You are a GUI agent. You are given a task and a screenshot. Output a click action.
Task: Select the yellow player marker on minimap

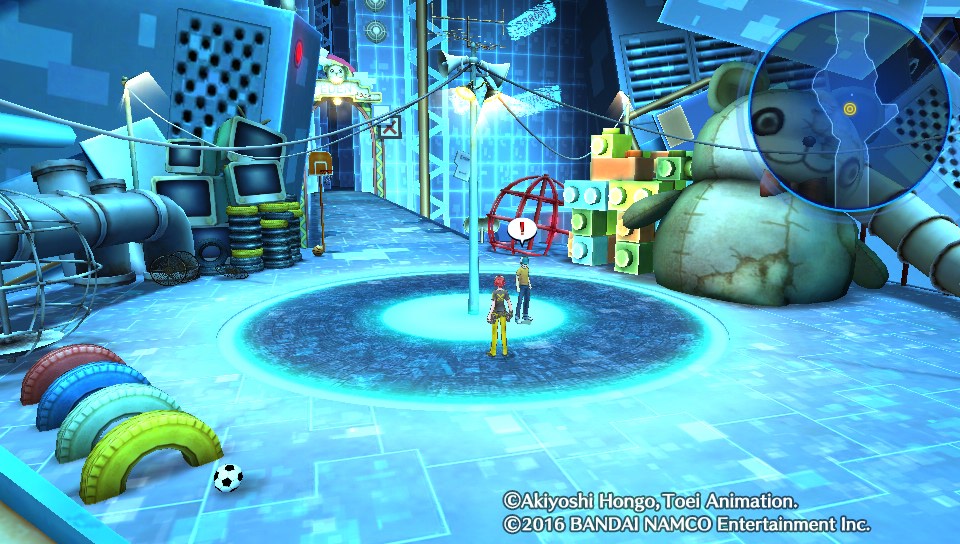tap(850, 108)
